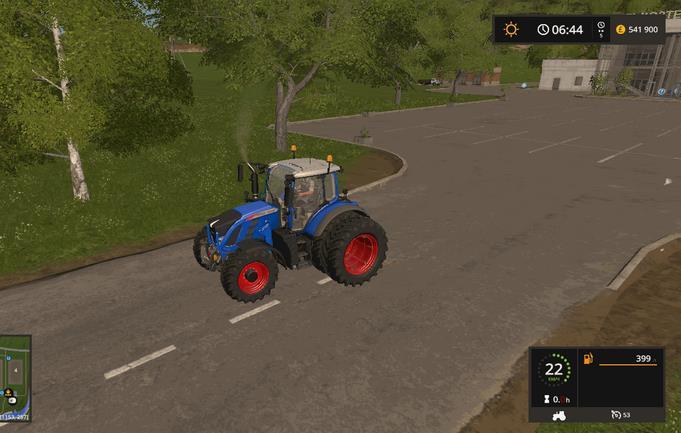Click the fuel pump icon
The width and height of the screenshot is (681, 433).
tap(587, 358)
